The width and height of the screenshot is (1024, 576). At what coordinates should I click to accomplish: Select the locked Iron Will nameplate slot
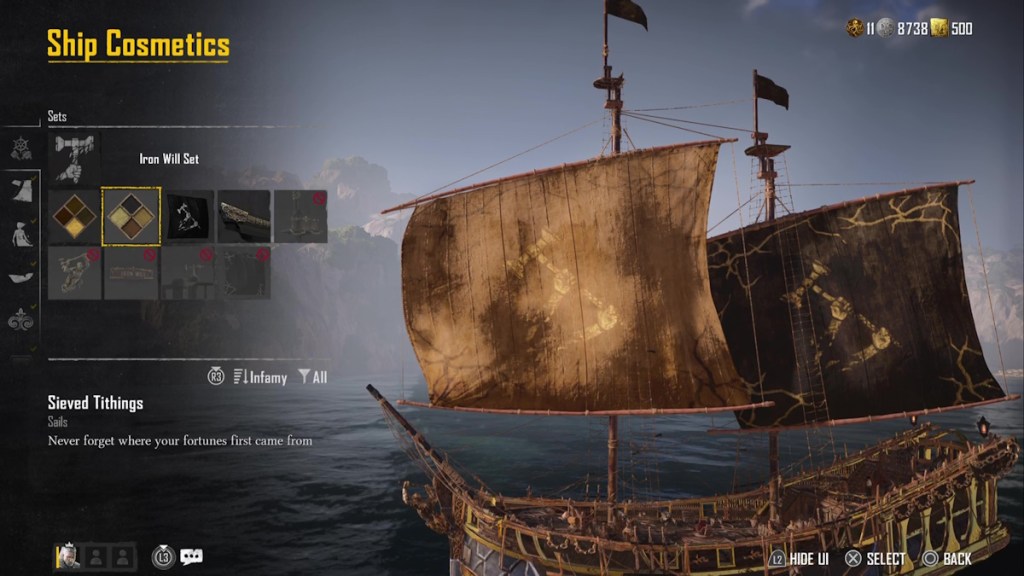(x=131, y=273)
